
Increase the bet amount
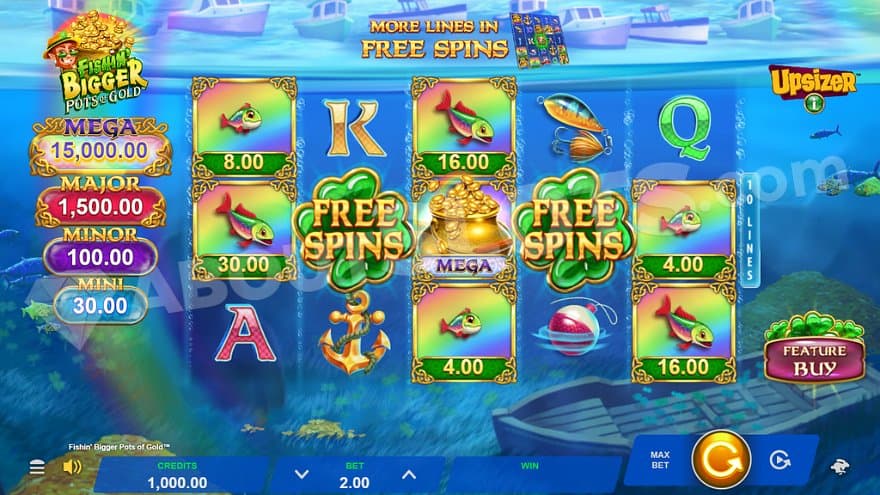(408, 475)
